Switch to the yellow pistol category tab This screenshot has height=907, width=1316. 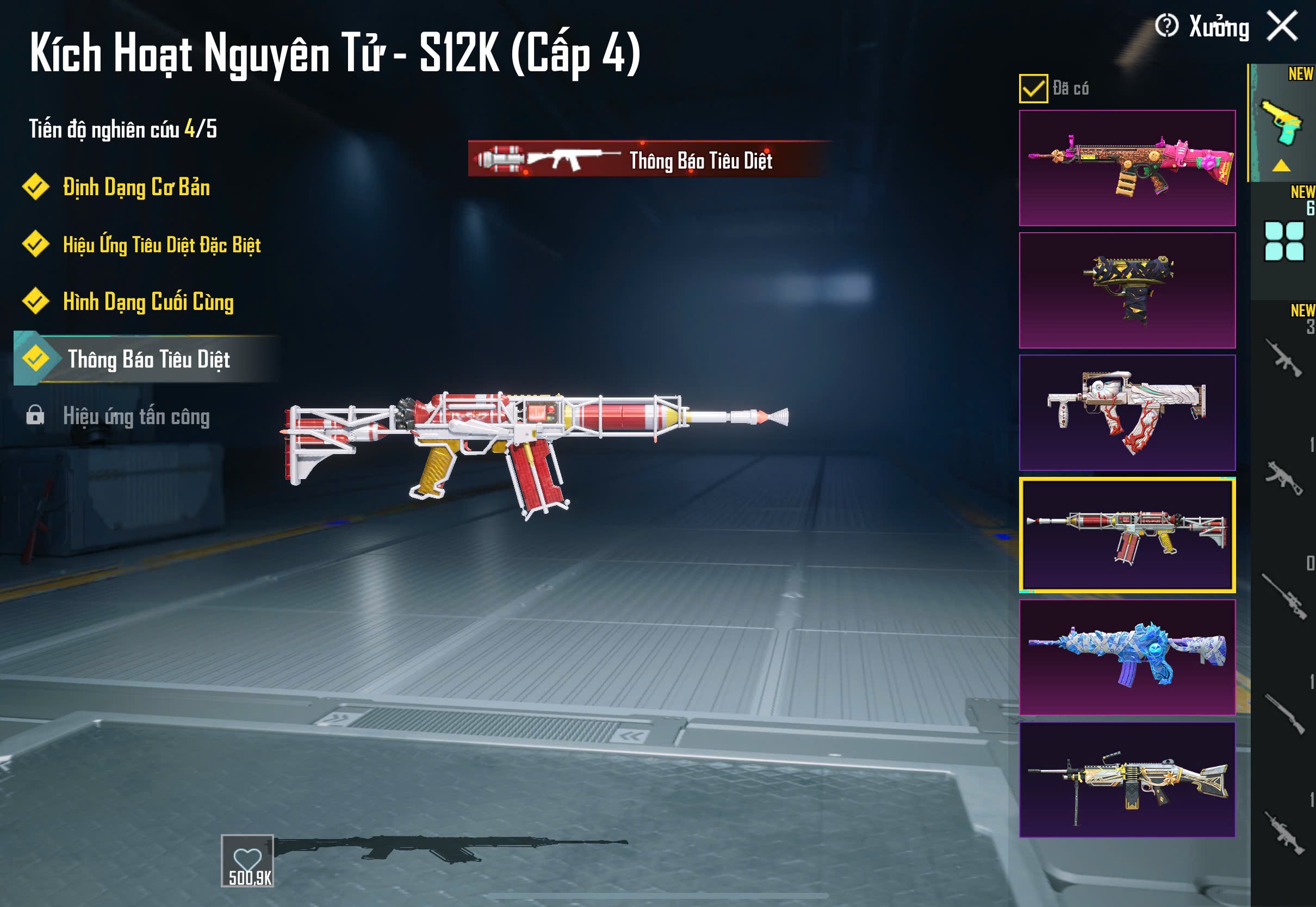(x=1282, y=123)
